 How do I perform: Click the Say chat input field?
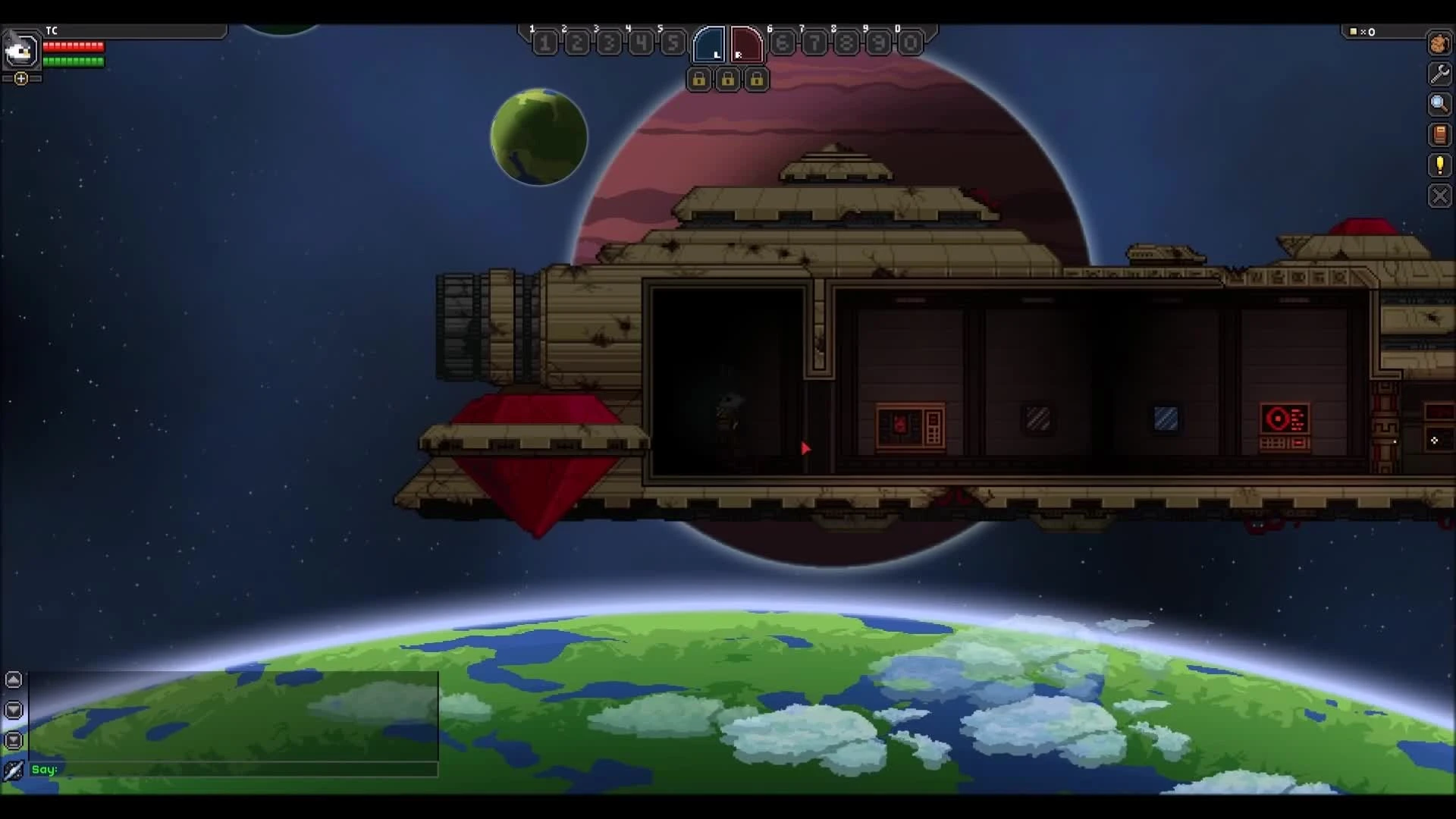tap(227, 770)
